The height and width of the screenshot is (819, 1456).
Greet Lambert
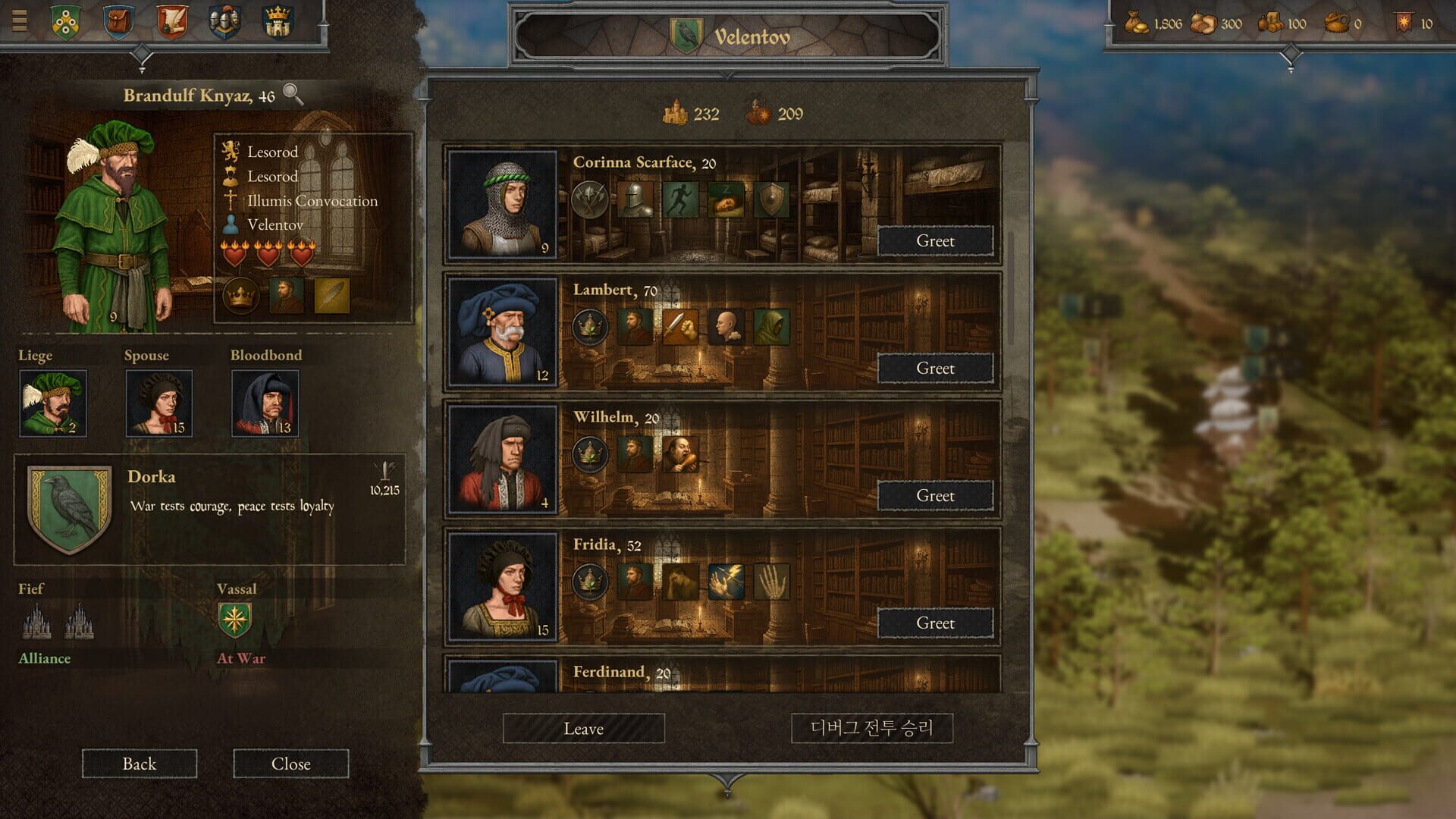pyautogui.click(x=935, y=369)
